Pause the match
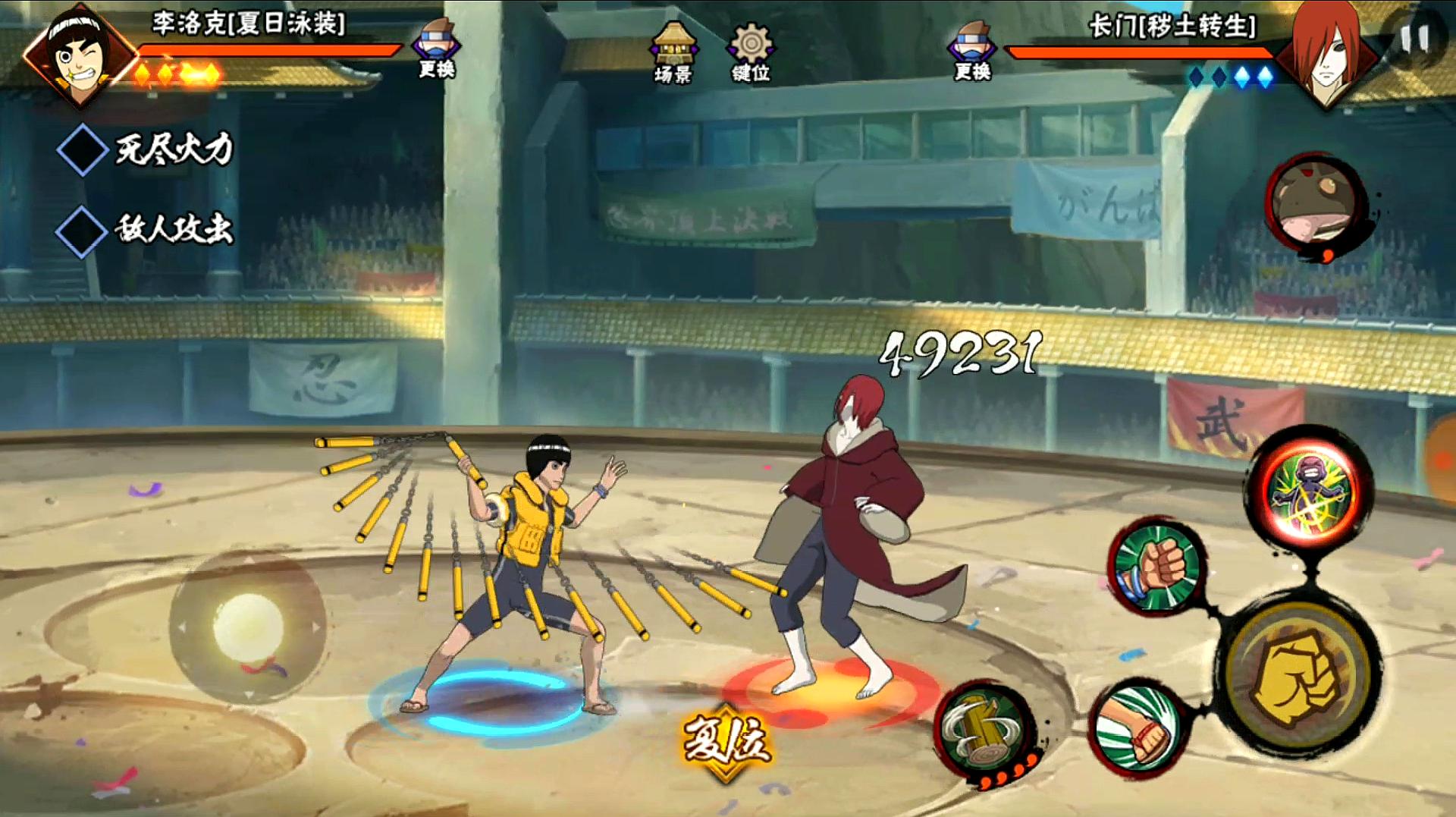Viewport: 1456px width, 817px height. 1414,39
